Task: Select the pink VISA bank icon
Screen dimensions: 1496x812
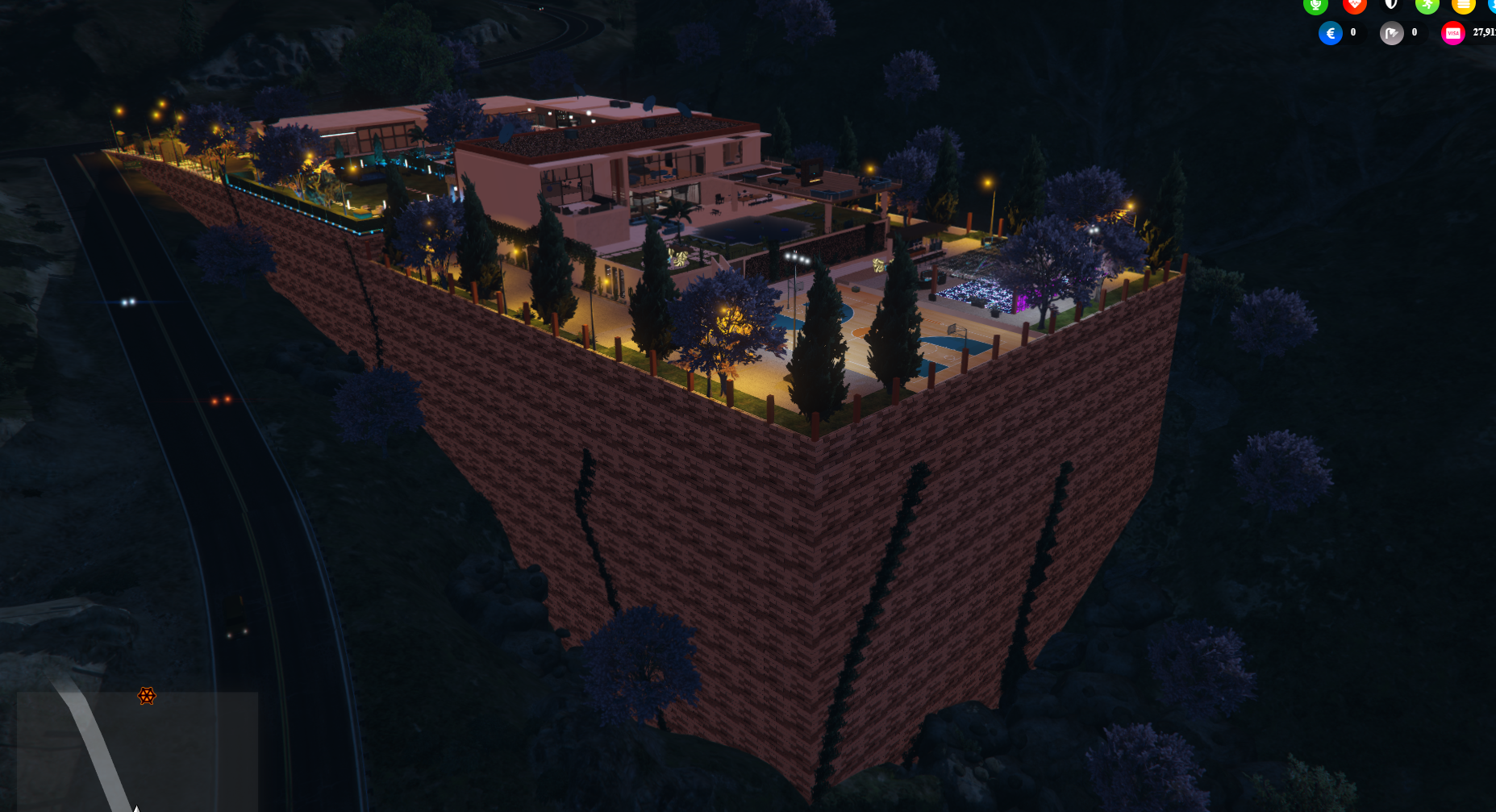Action: [x=1452, y=33]
